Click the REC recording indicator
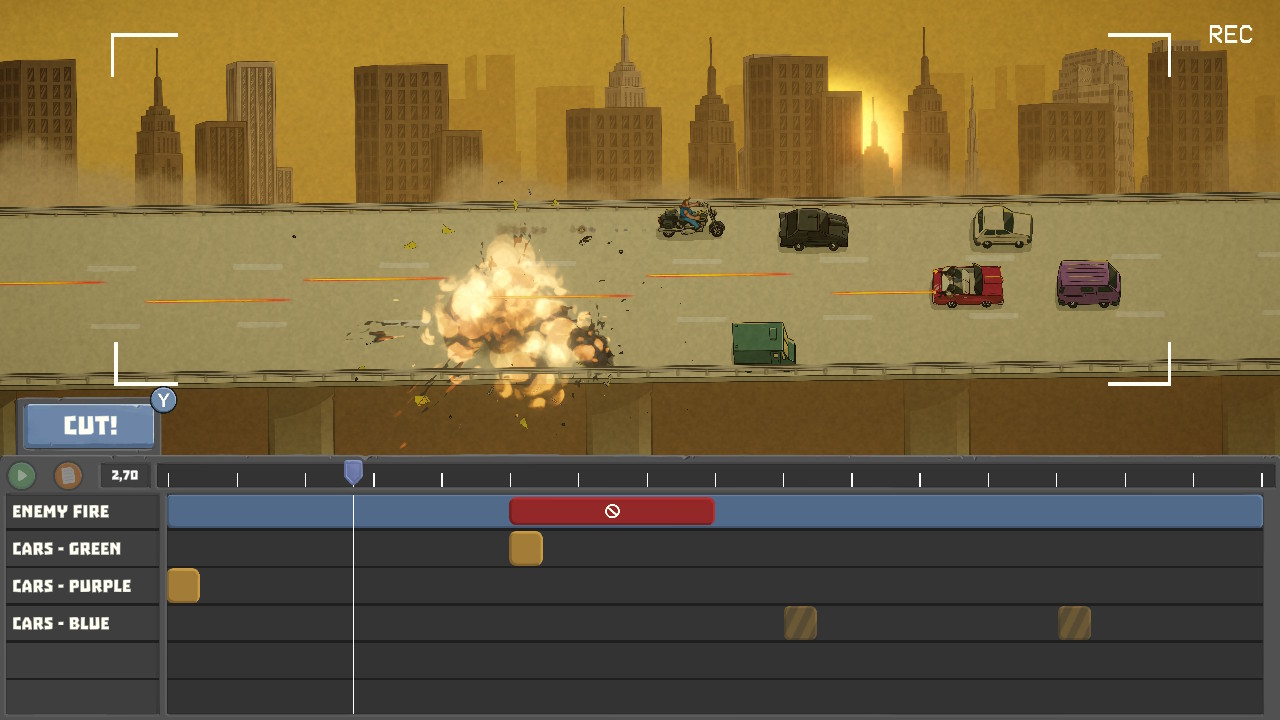Viewport: 1280px width, 720px height. [1230, 35]
